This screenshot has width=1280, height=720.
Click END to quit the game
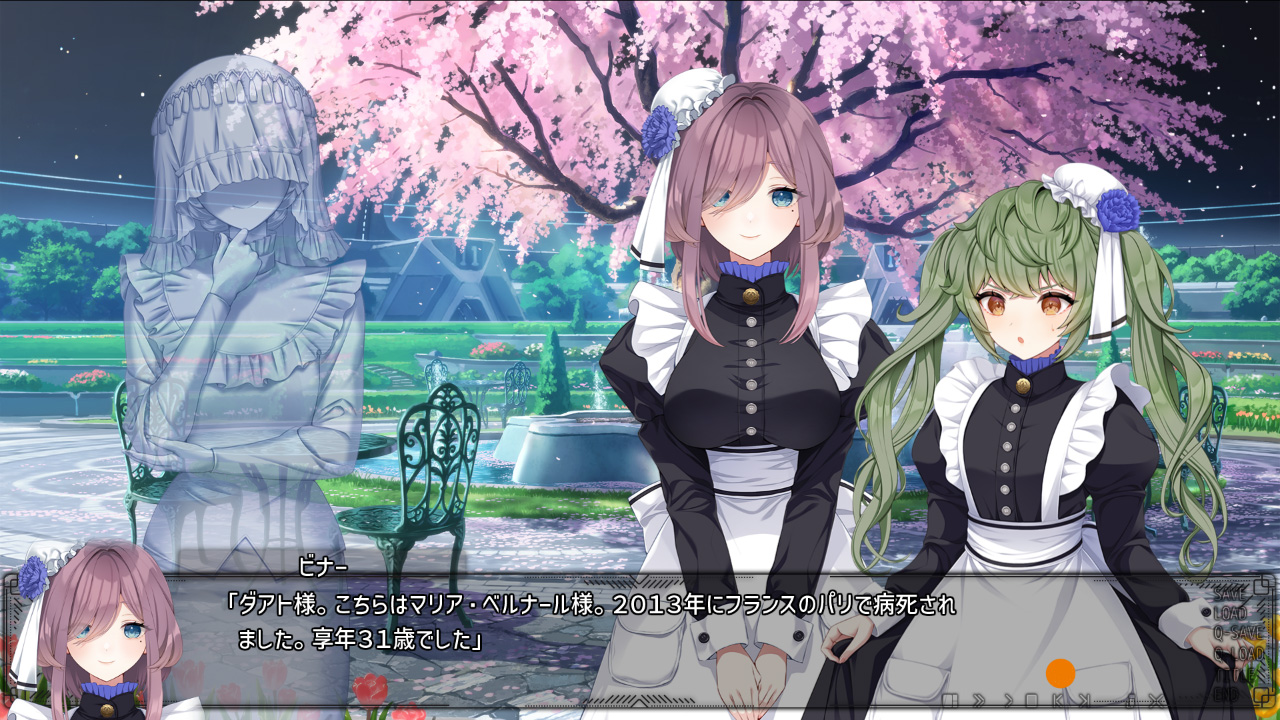(1226, 692)
